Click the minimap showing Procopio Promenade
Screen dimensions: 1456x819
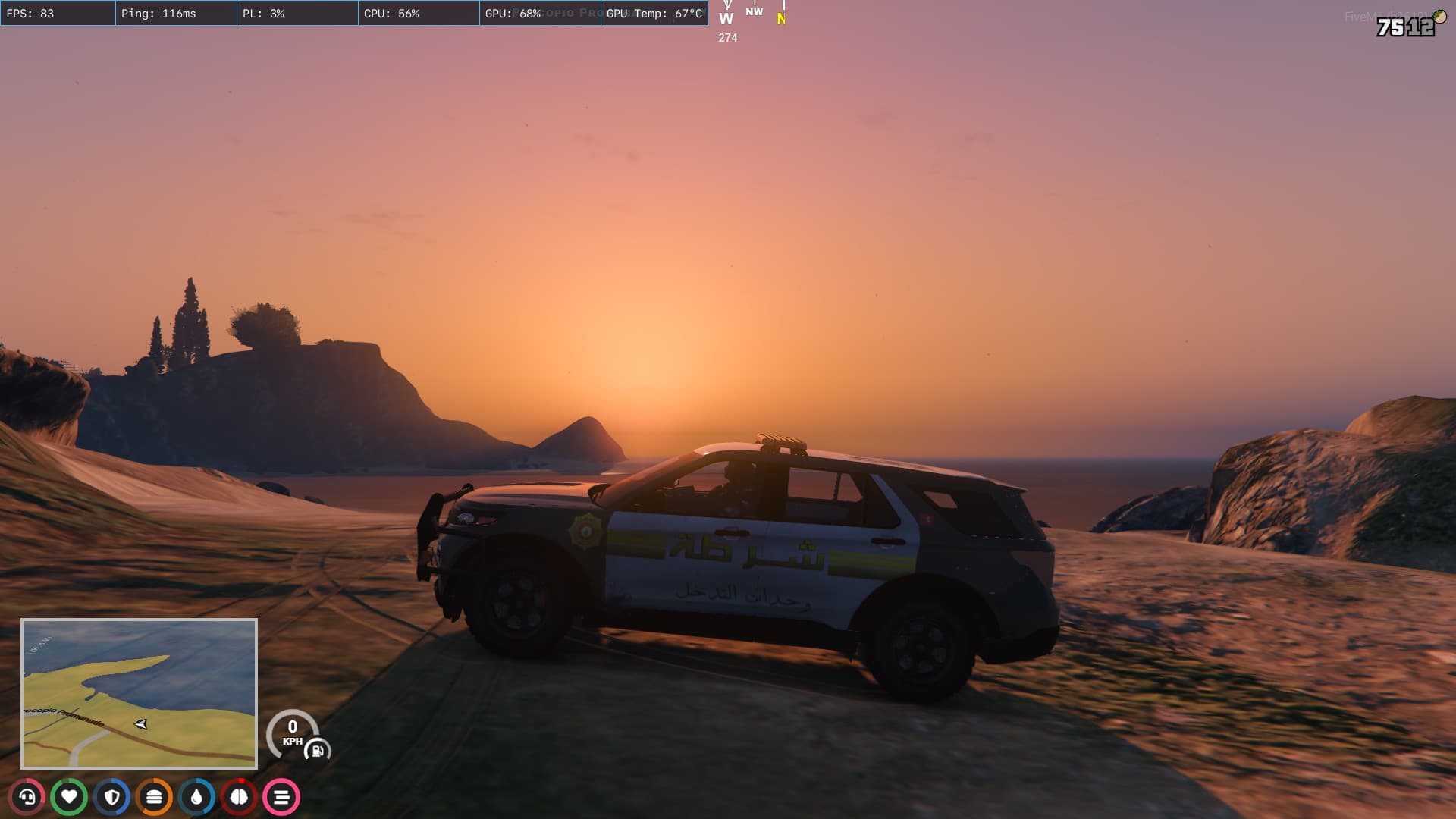click(x=139, y=693)
